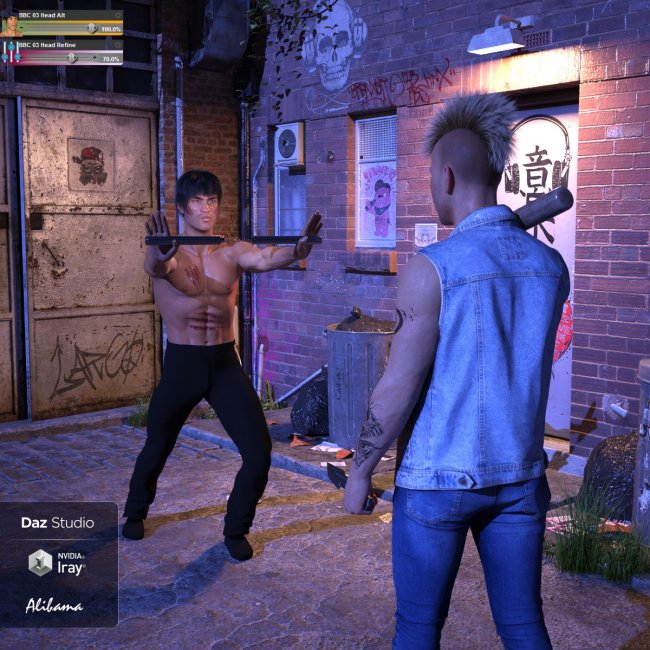Open BBC 03 Head Refine settings gear

(117, 45)
